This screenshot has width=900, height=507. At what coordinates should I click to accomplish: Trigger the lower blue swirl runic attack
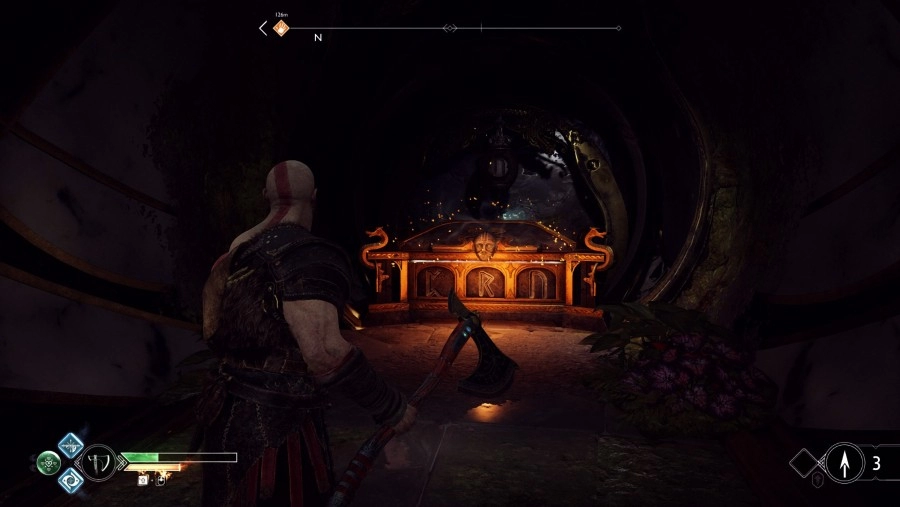coord(70,481)
